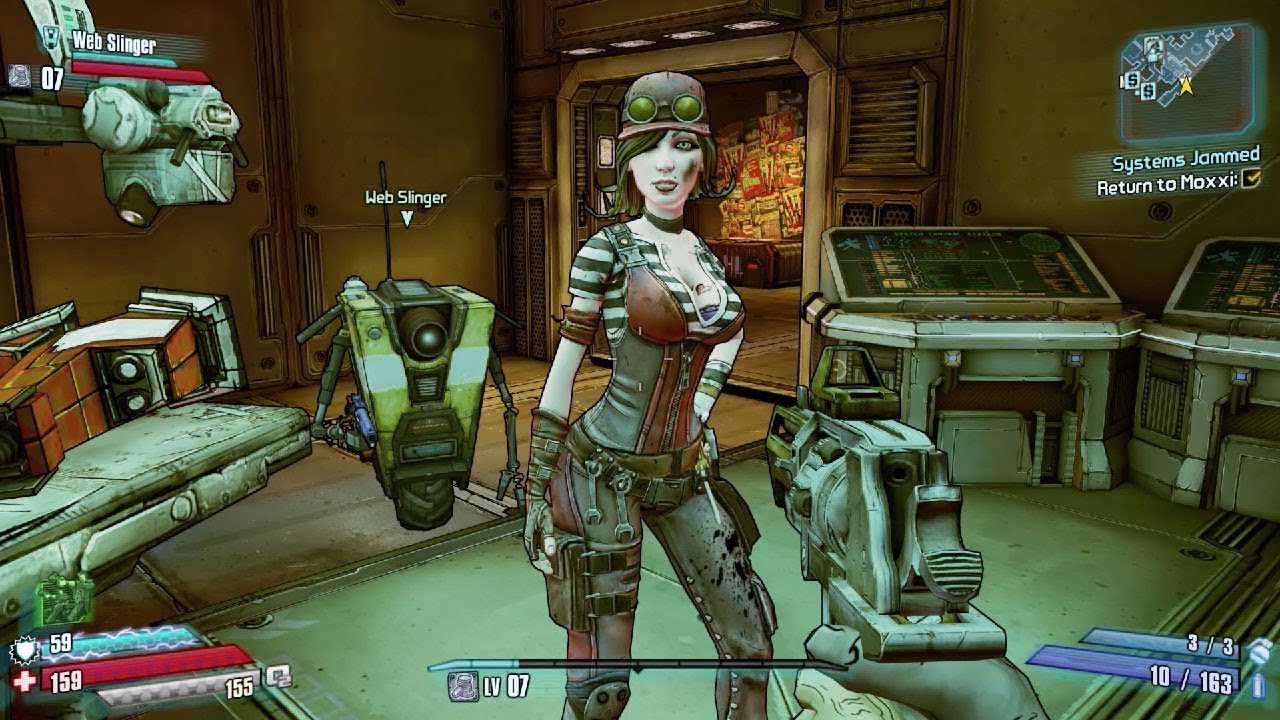This screenshot has width=1280, height=720.
Task: Select the Systems Jammed mission tracker
Action: point(1186,160)
